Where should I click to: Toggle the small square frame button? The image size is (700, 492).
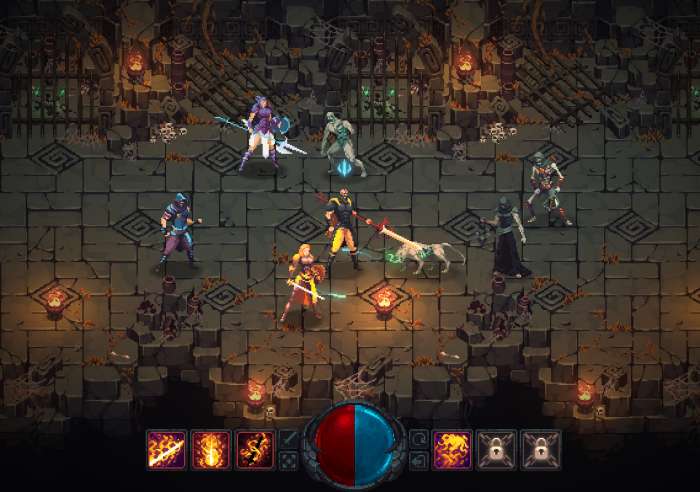pyautogui.click(x=288, y=460)
